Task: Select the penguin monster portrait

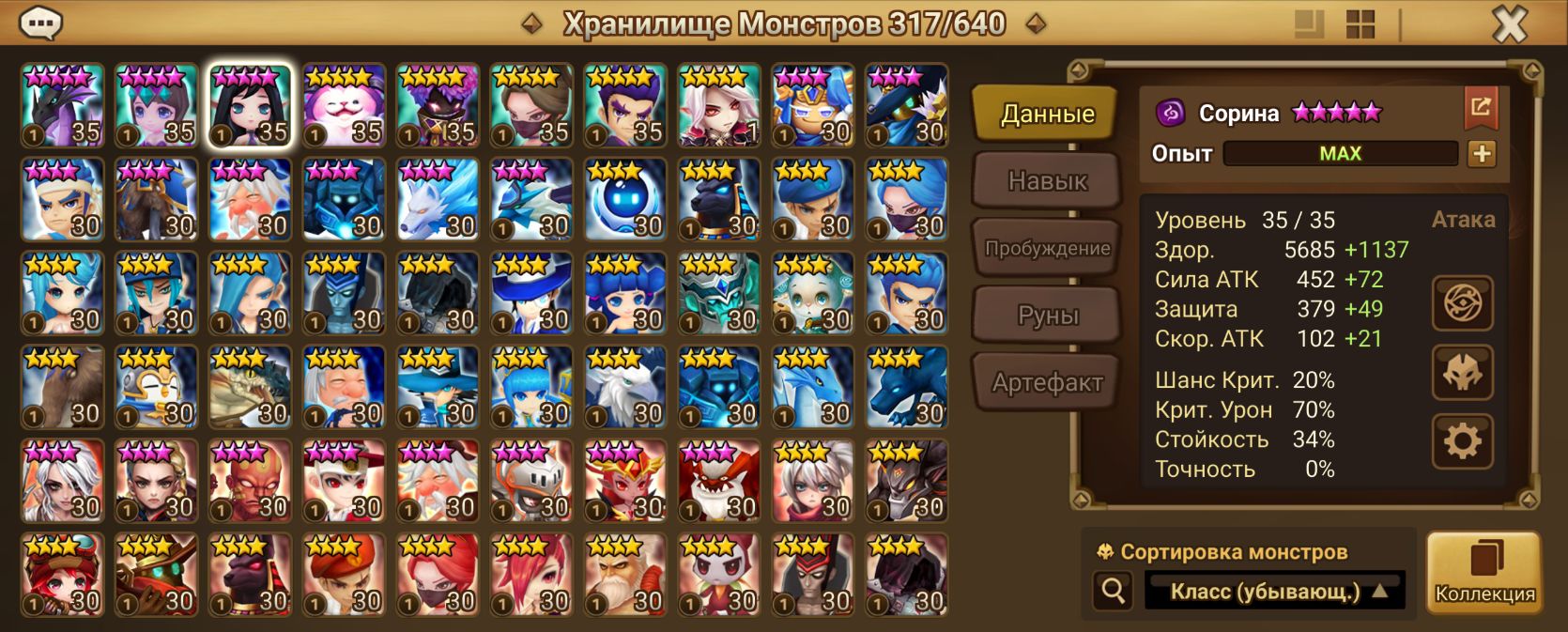Action: (156, 387)
